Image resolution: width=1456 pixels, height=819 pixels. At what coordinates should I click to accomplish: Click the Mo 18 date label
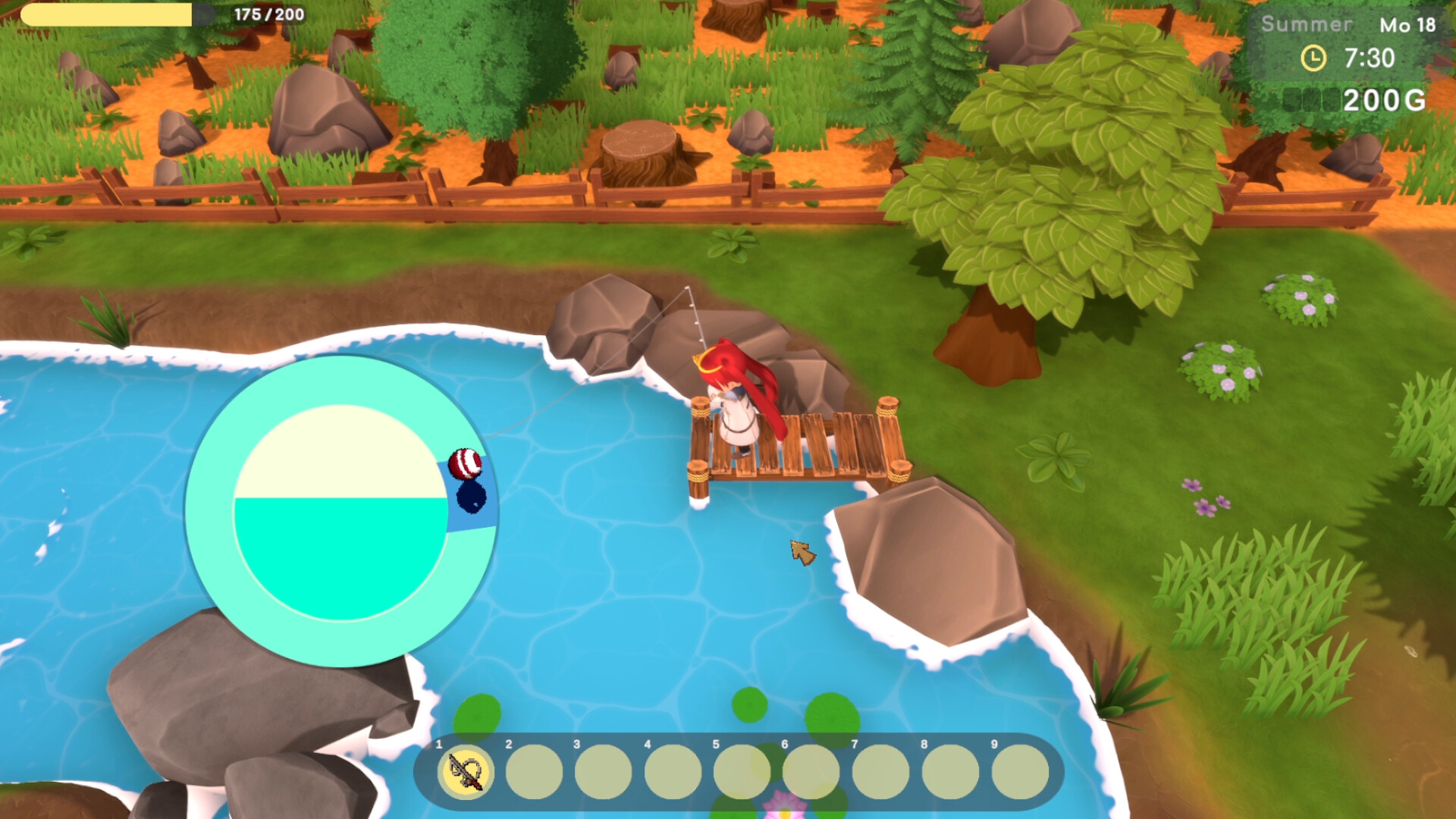[x=1407, y=24]
